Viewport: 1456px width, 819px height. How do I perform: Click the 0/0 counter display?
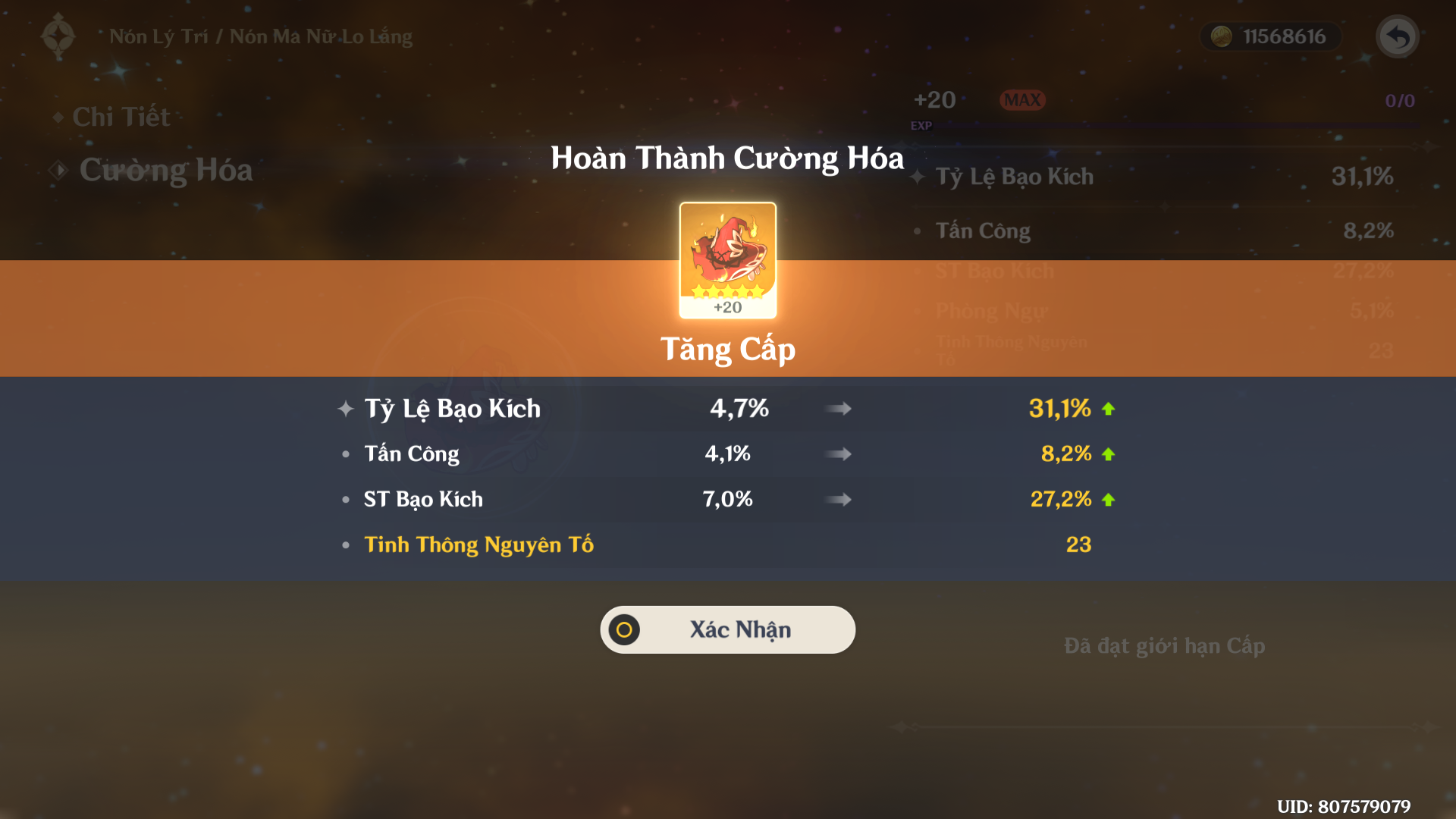coord(1399,99)
